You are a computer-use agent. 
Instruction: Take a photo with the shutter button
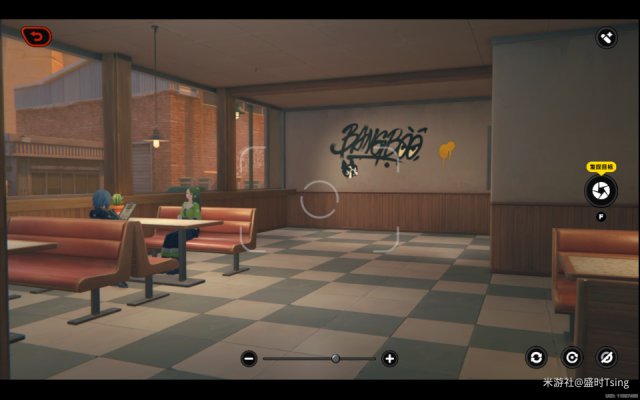tap(600, 190)
